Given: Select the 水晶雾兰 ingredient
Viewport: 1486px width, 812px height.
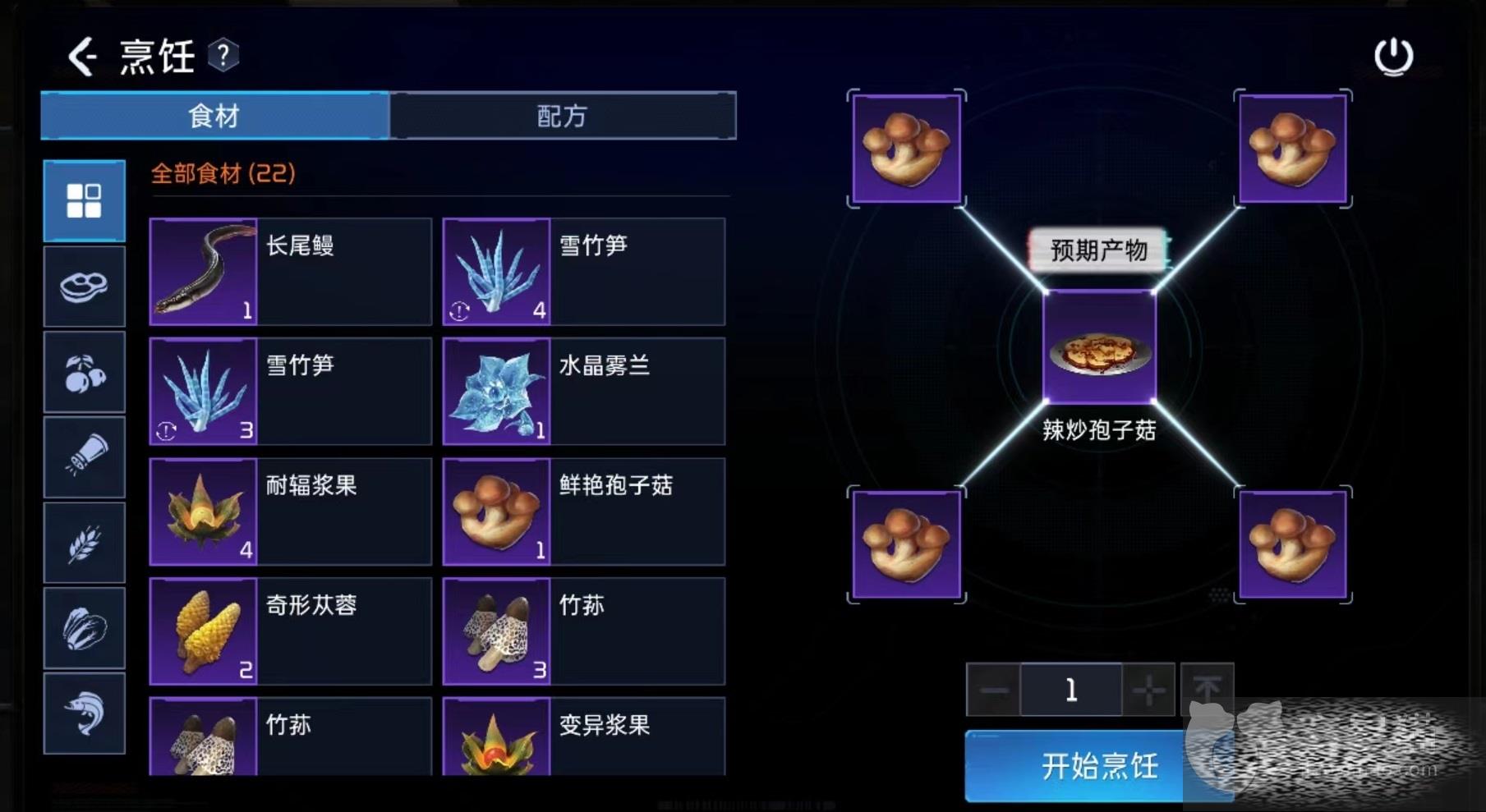Looking at the screenshot, I should click(583, 392).
